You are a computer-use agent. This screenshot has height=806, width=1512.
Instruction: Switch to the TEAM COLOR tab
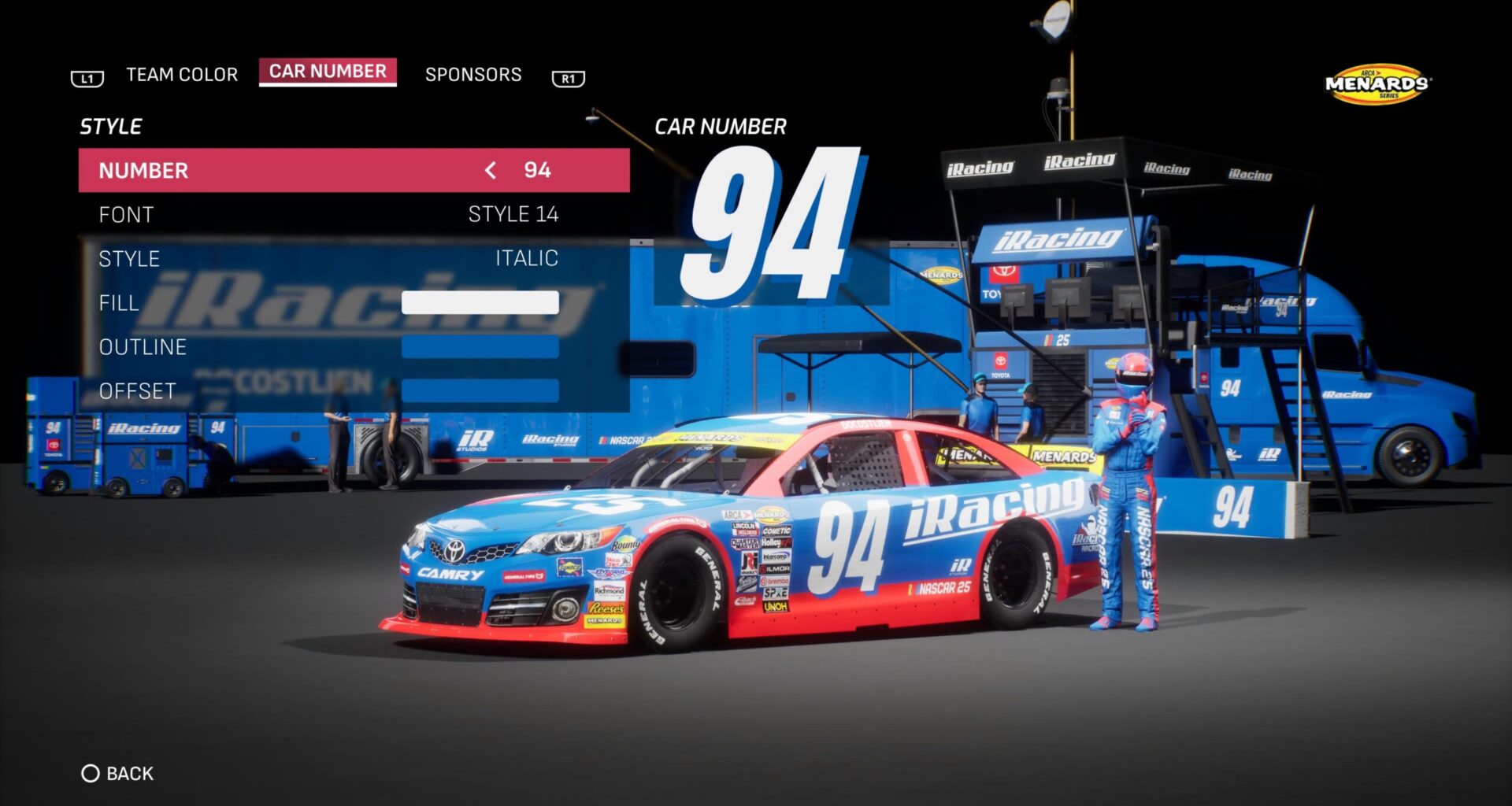[180, 74]
